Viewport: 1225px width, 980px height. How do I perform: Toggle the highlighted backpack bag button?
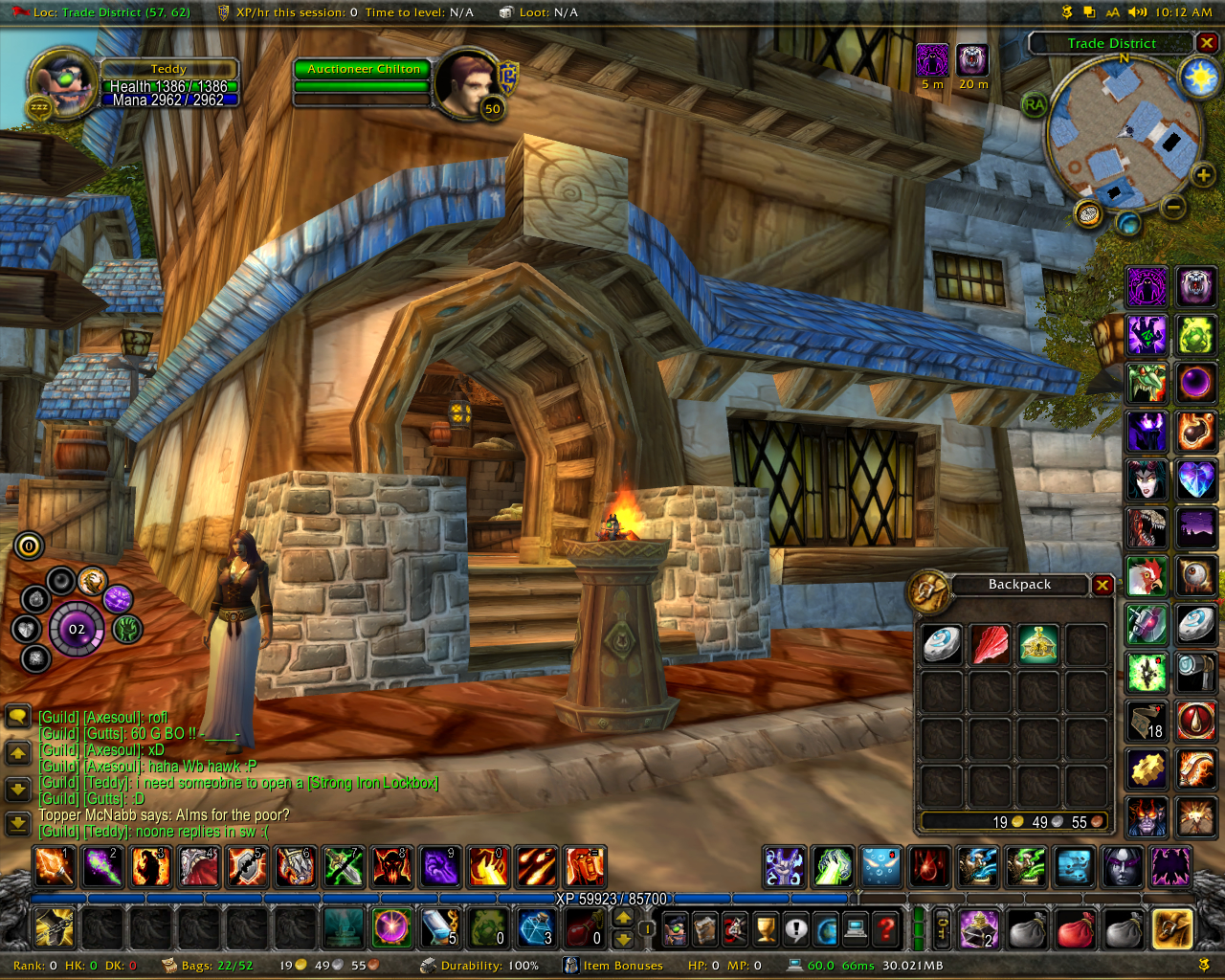pos(1172,927)
